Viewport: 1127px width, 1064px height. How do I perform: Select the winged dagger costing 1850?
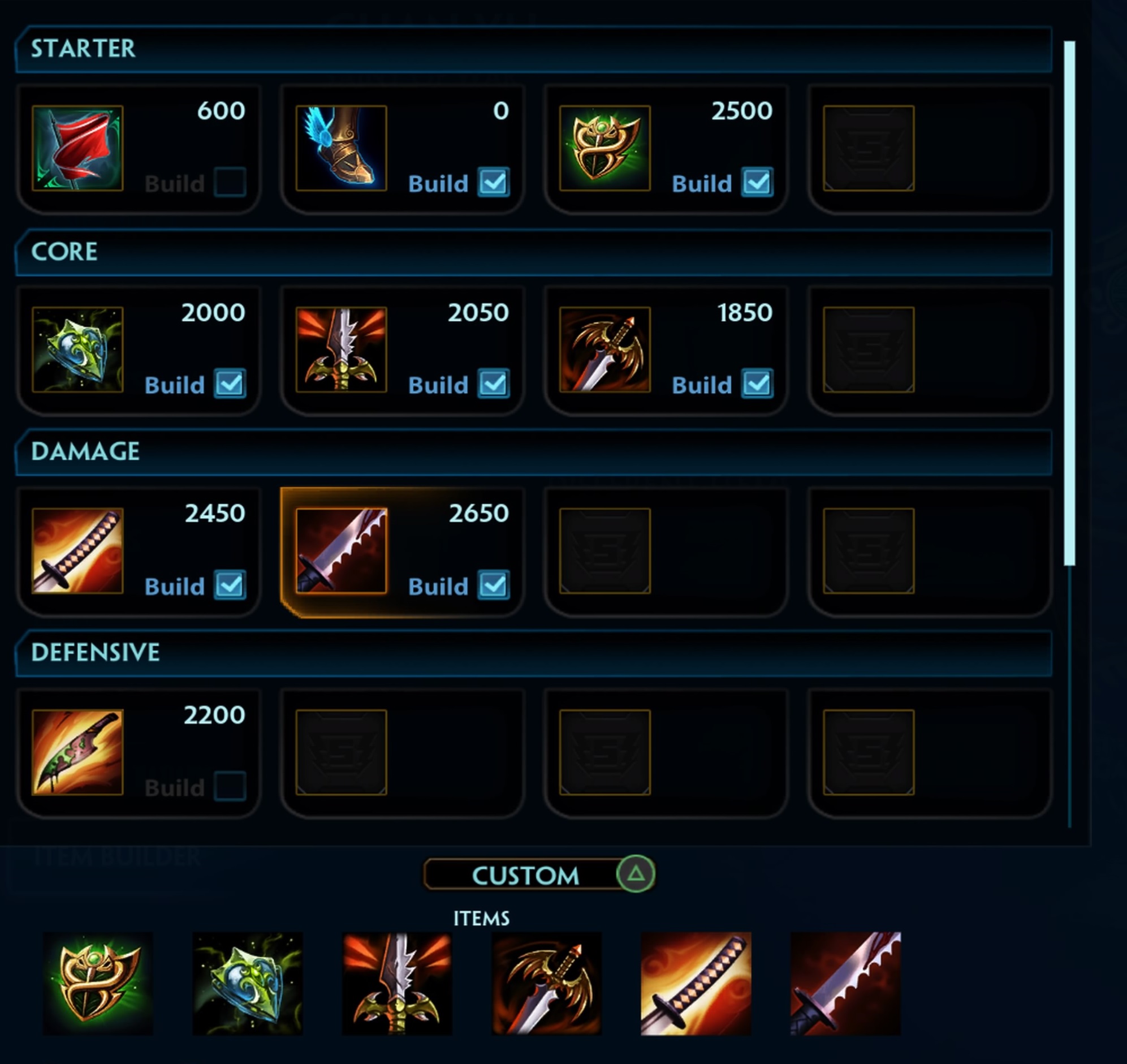coord(605,350)
